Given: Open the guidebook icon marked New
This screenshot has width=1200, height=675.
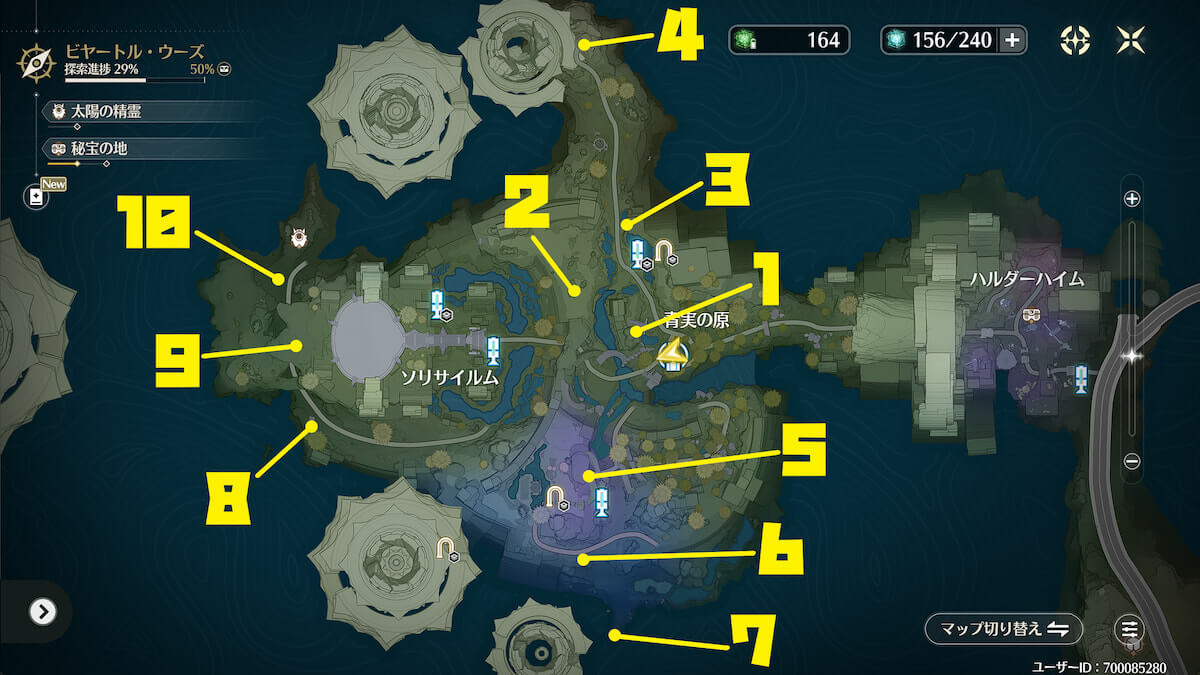Looking at the screenshot, I should point(37,197).
